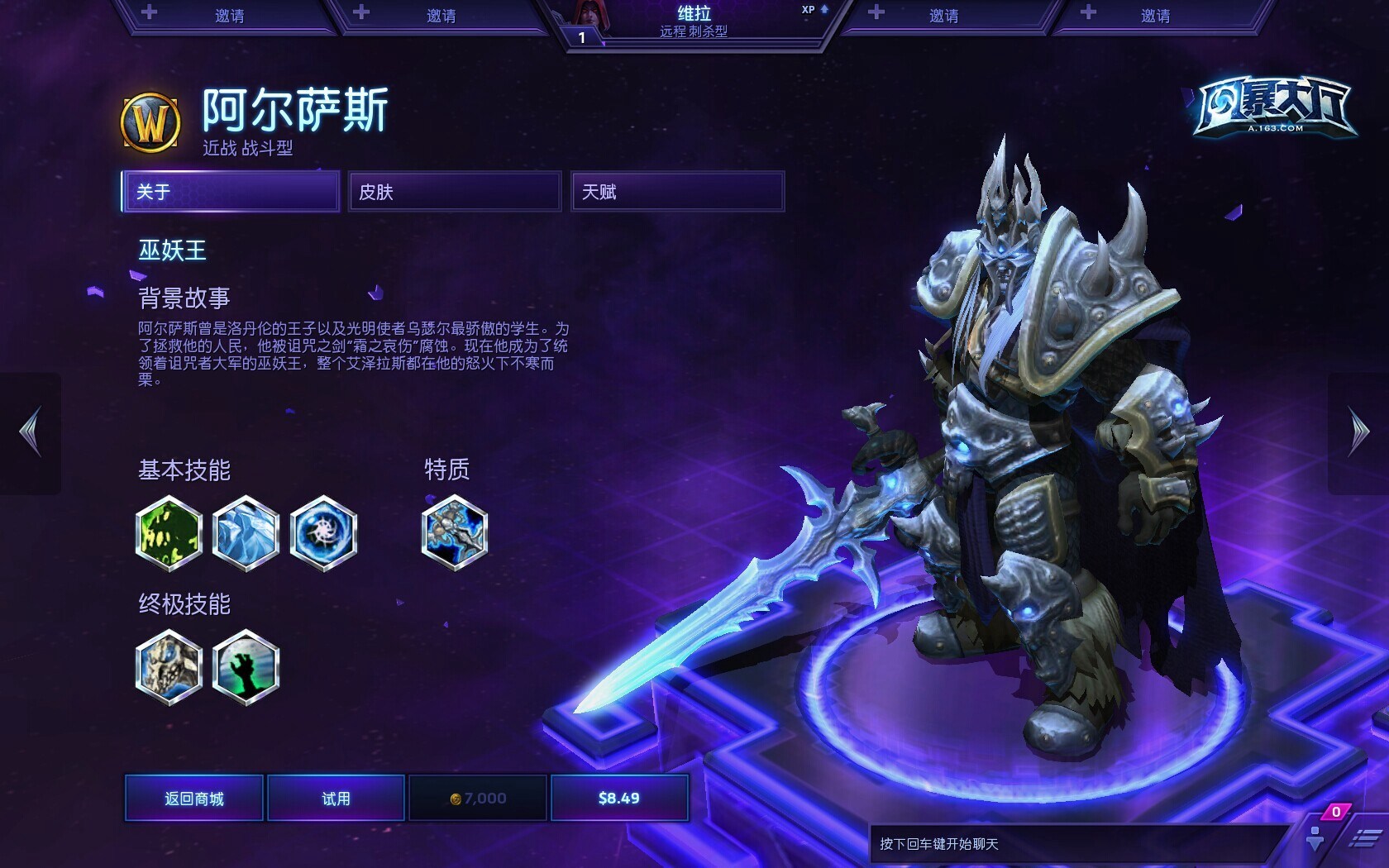The image size is (1389, 868).
Task: Show the previous hero with left arrow
Action: [x=31, y=432]
